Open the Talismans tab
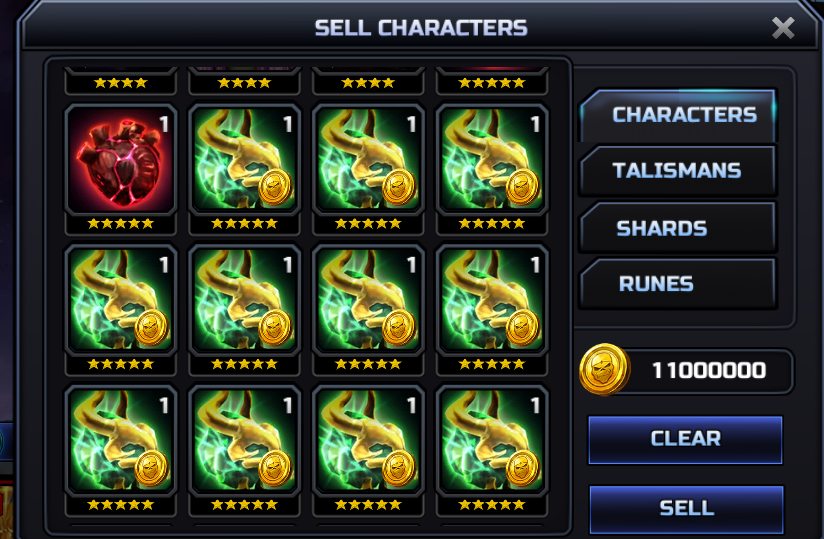Image resolution: width=824 pixels, height=539 pixels. tap(677, 171)
